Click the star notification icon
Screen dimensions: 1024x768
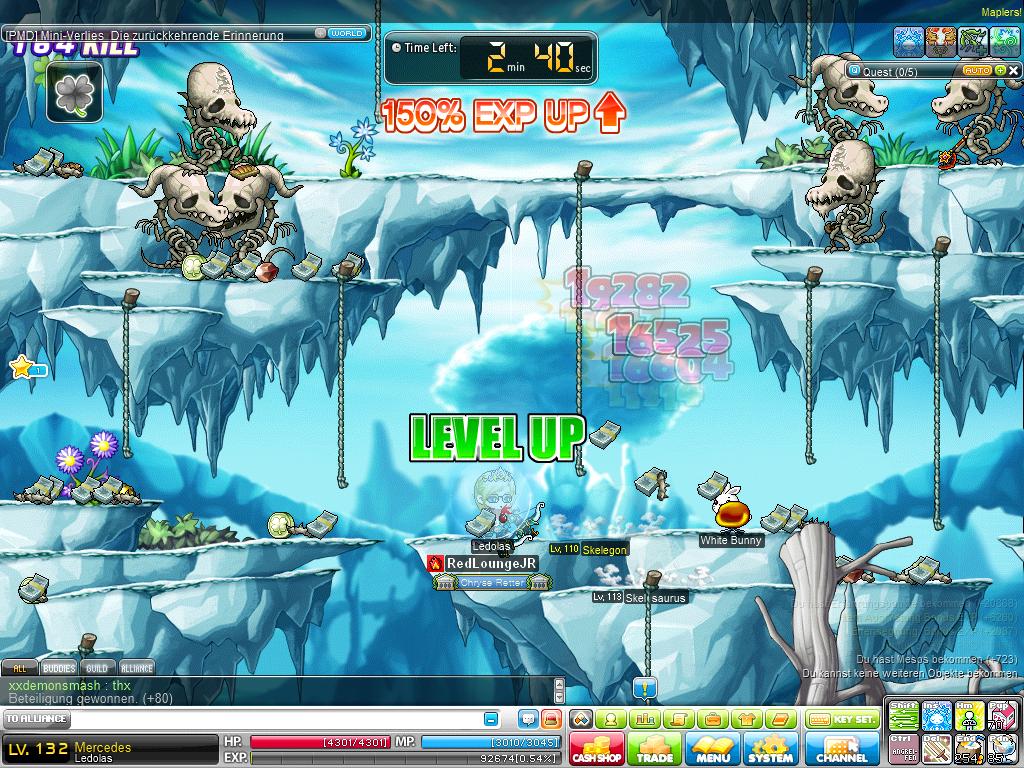pyautogui.click(x=20, y=368)
